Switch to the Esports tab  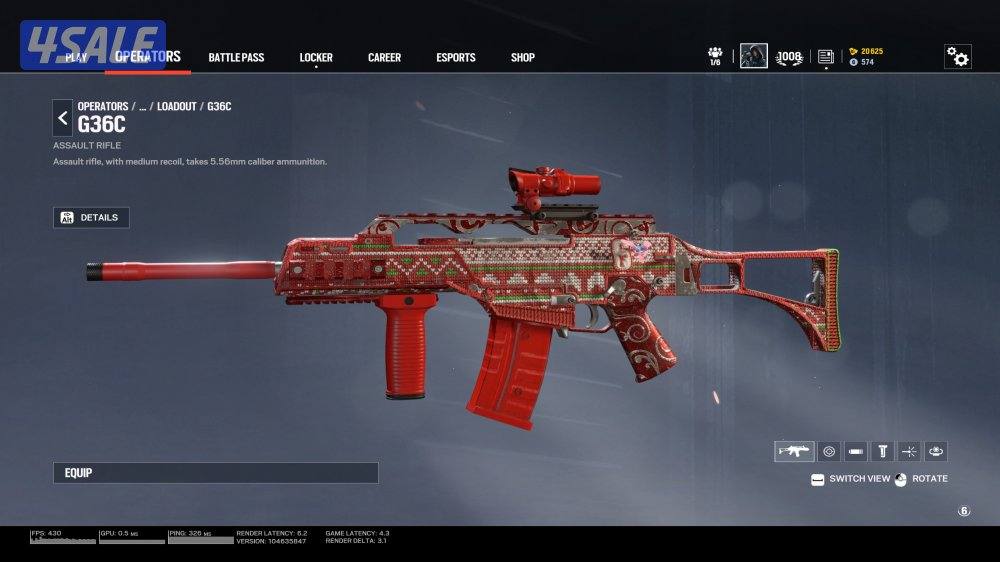pyautogui.click(x=456, y=57)
